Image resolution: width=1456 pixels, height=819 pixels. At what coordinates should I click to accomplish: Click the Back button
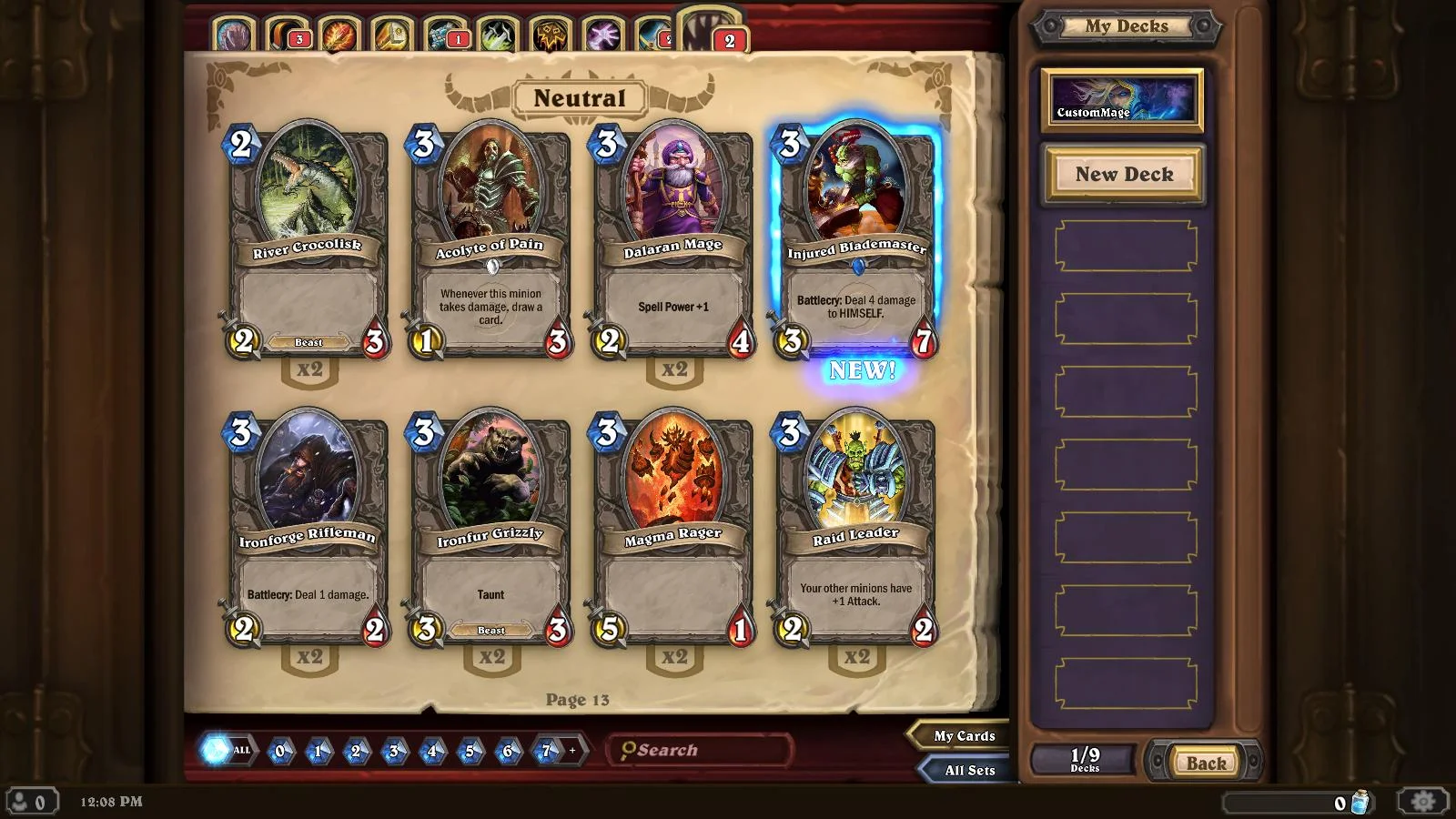pyautogui.click(x=1204, y=763)
